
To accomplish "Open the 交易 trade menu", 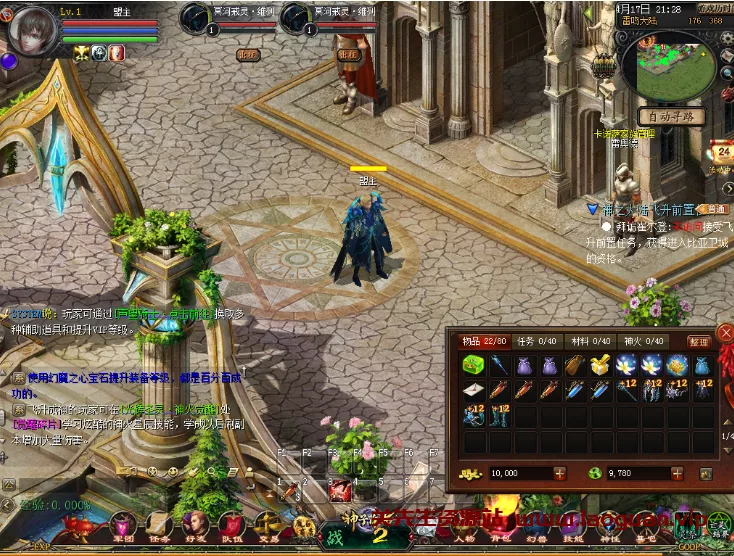I will click(x=268, y=525).
